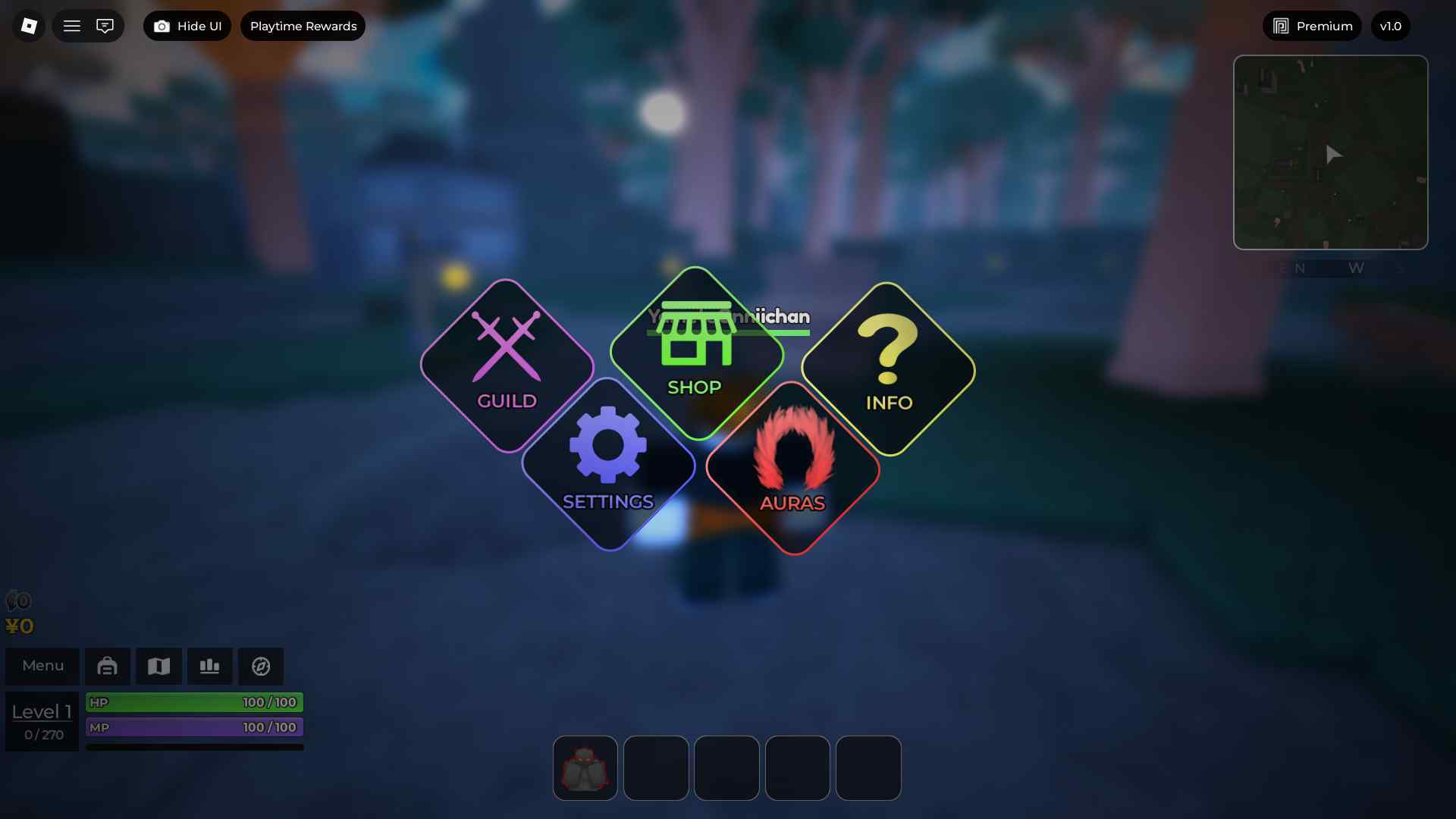Open the backpack inventory icon
1456x819 pixels.
[x=108, y=666]
